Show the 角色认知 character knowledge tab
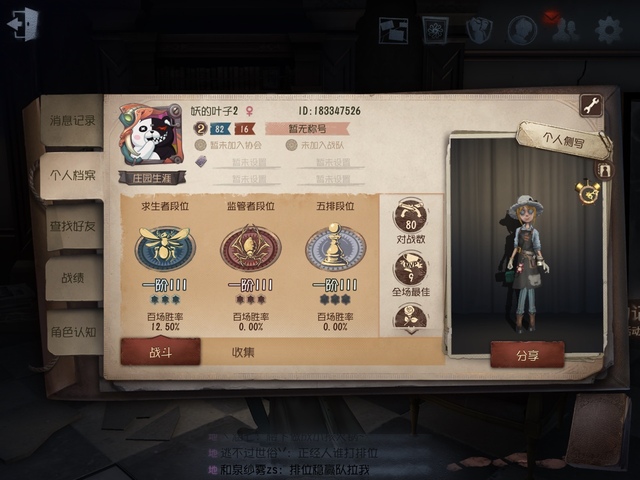 [73, 331]
